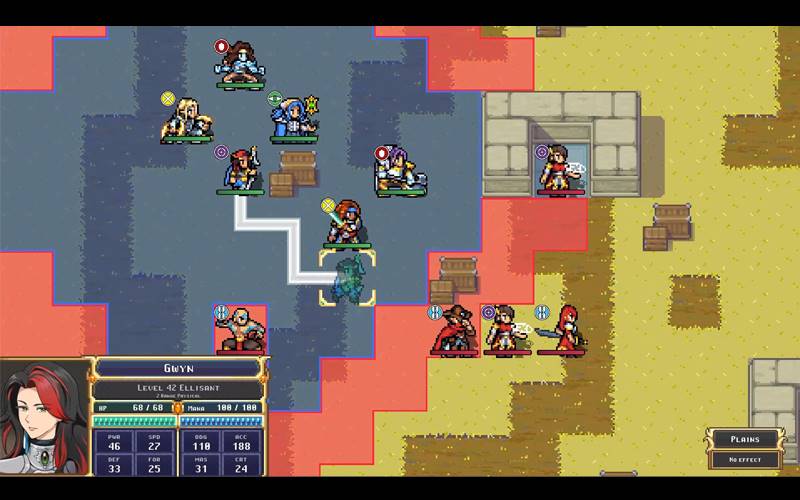The image size is (800, 500).
Task: Select the blonde ally unit
Action: [187, 120]
